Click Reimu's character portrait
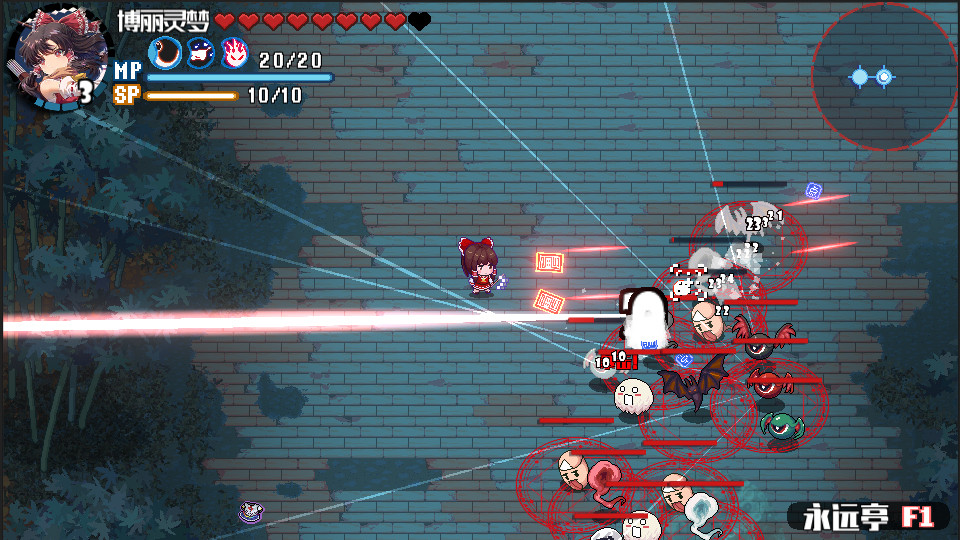 57,58
